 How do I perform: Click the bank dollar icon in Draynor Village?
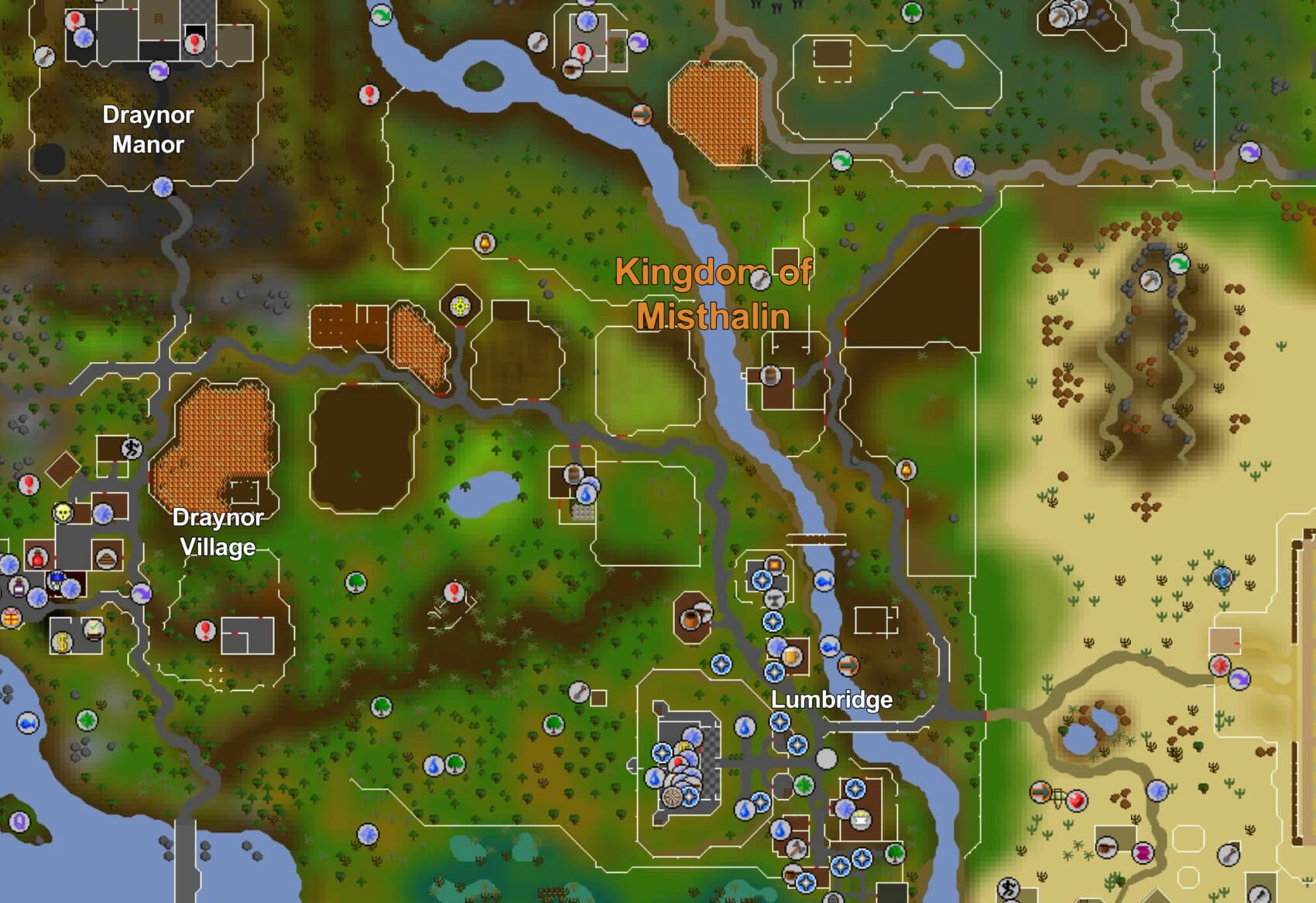click(61, 643)
